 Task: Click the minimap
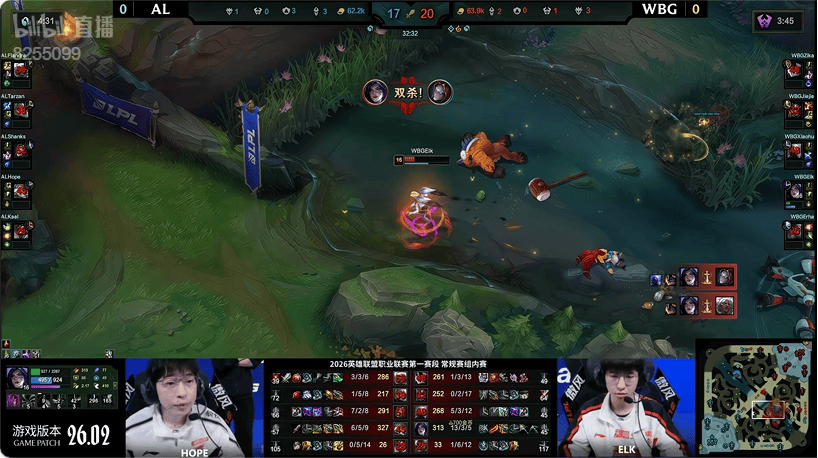click(x=757, y=397)
